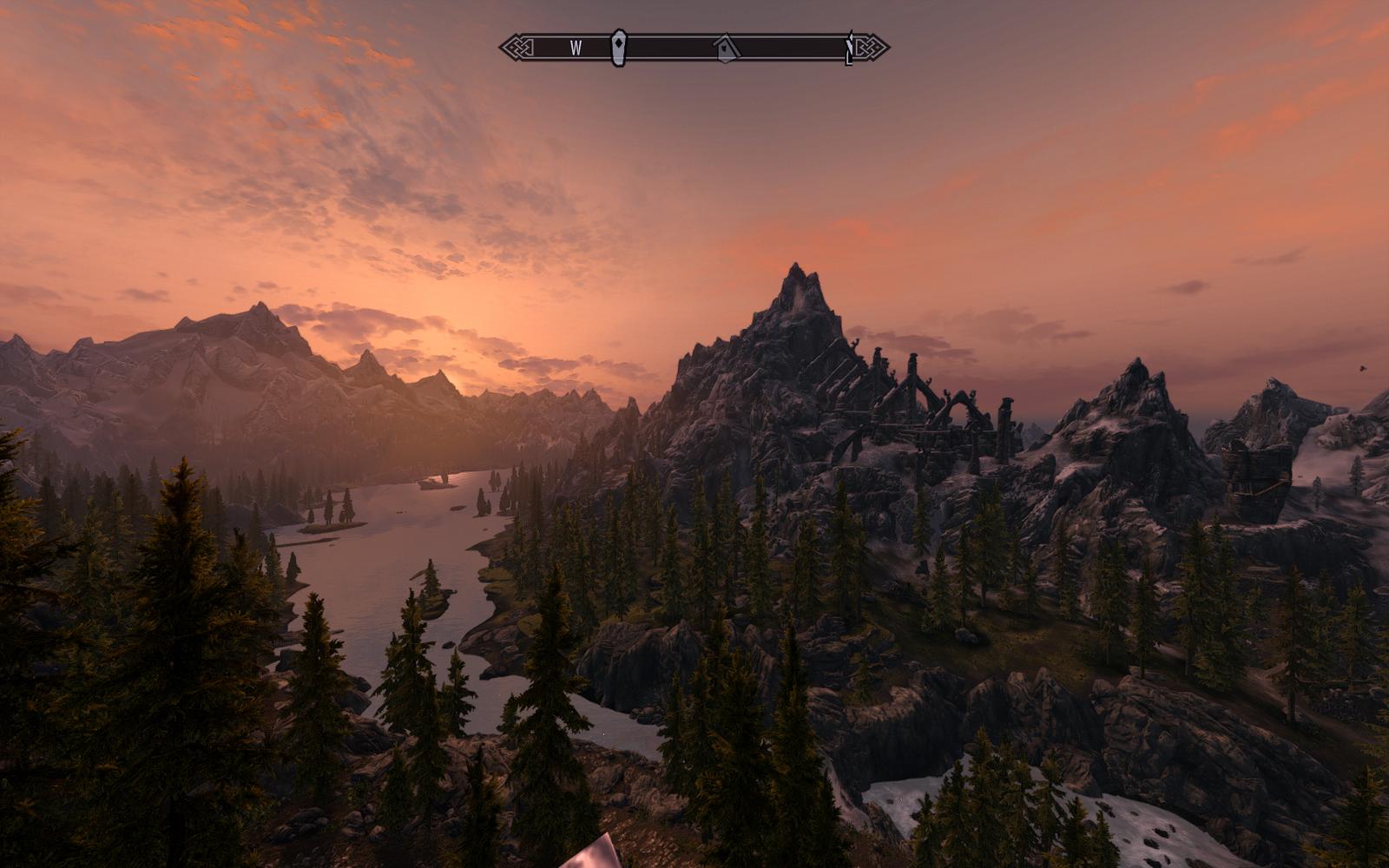This screenshot has height=868, width=1389.
Task: Select the shack location marker on the compass
Action: tap(726, 49)
